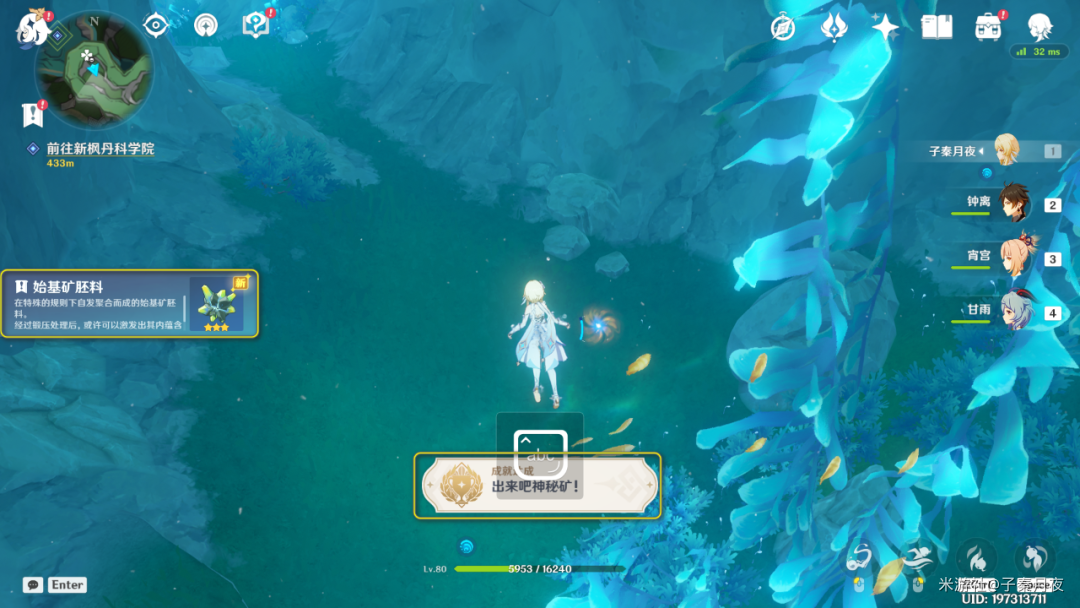
Task: Switch to party member 甘雨
Action: click(x=1013, y=311)
